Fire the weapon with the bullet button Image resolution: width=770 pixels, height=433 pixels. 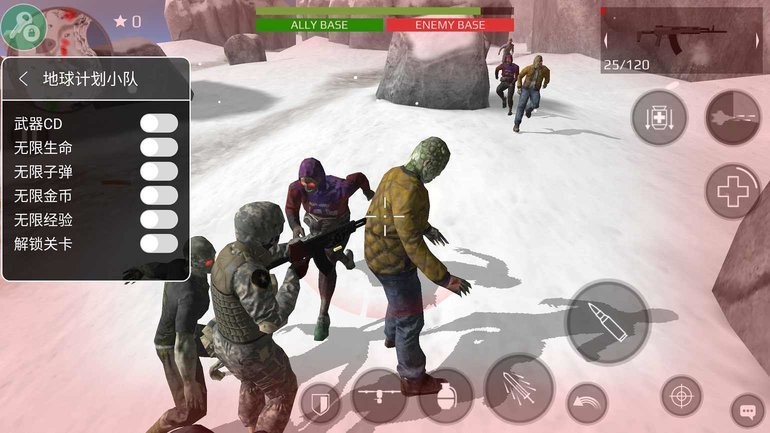(607, 322)
